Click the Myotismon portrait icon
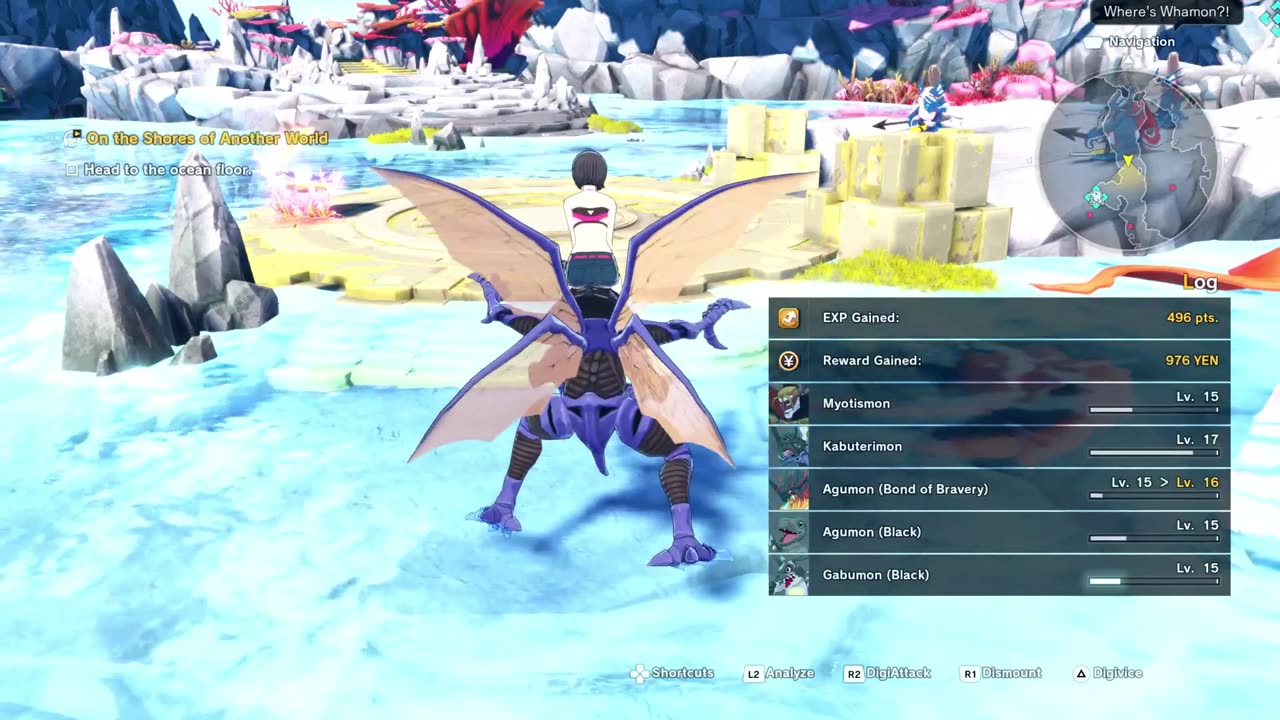1280x720 pixels. [789, 404]
